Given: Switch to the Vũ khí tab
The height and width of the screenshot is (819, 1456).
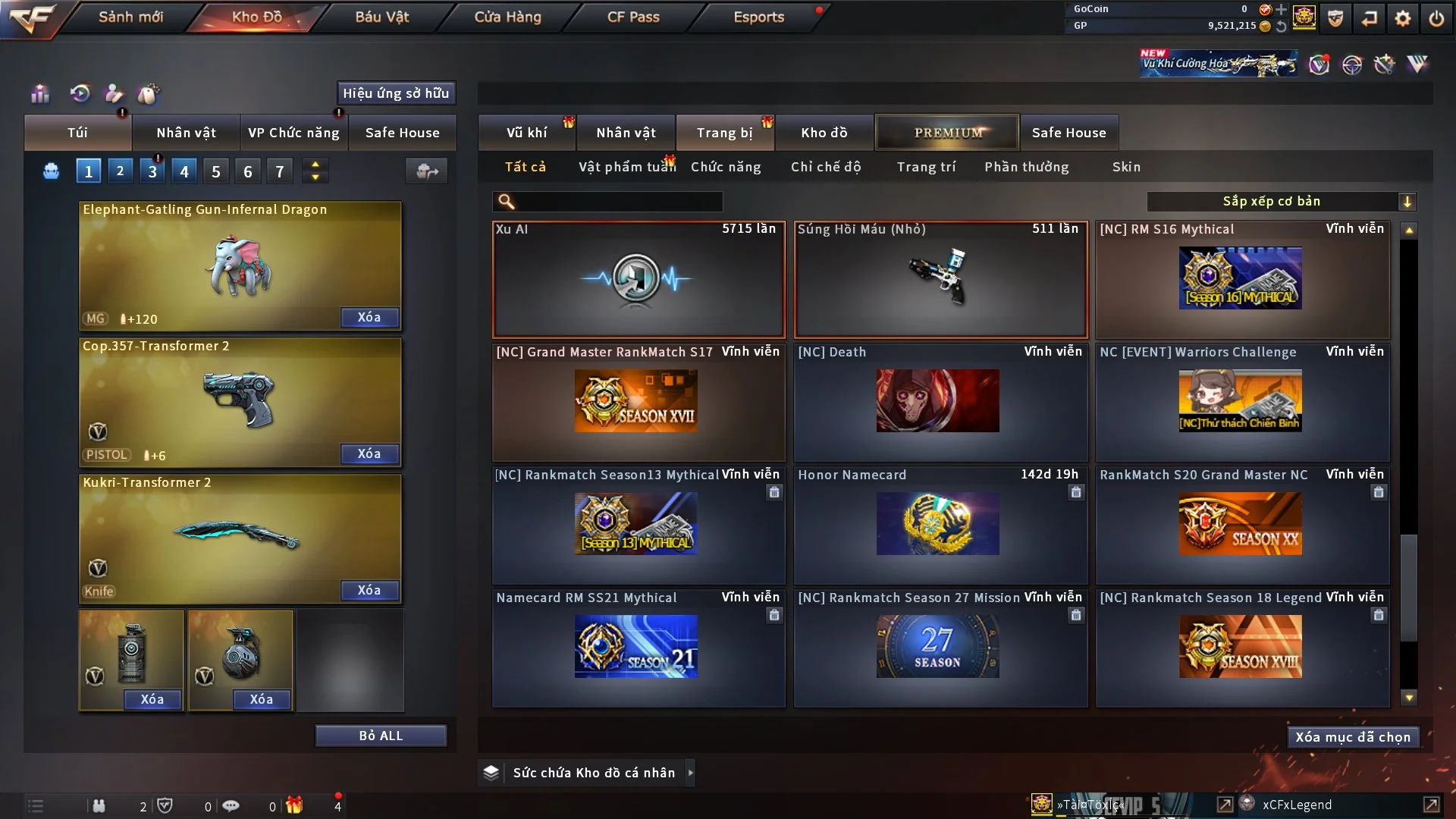Looking at the screenshot, I should (526, 133).
